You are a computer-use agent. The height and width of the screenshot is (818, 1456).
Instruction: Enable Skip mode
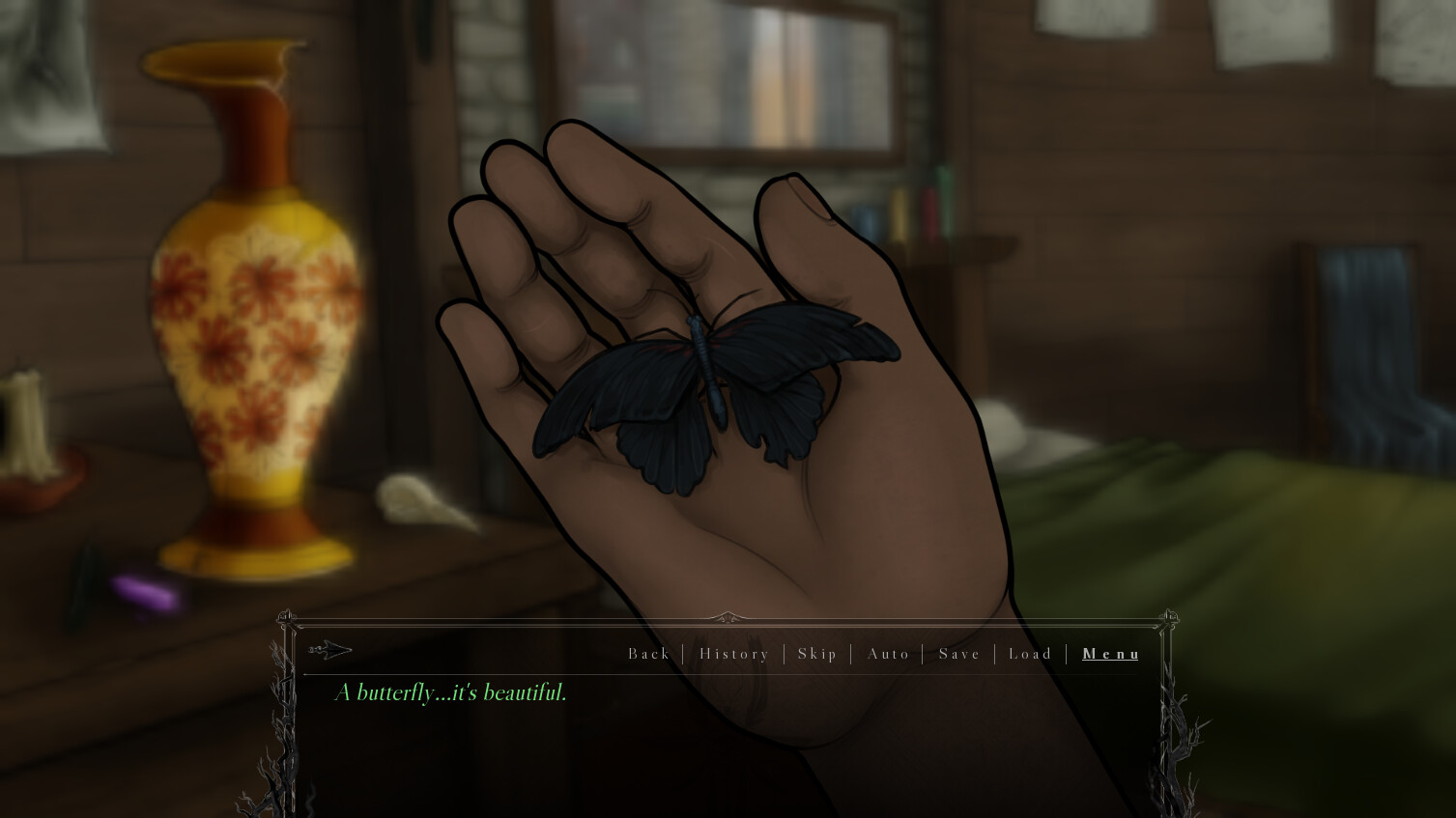817,654
